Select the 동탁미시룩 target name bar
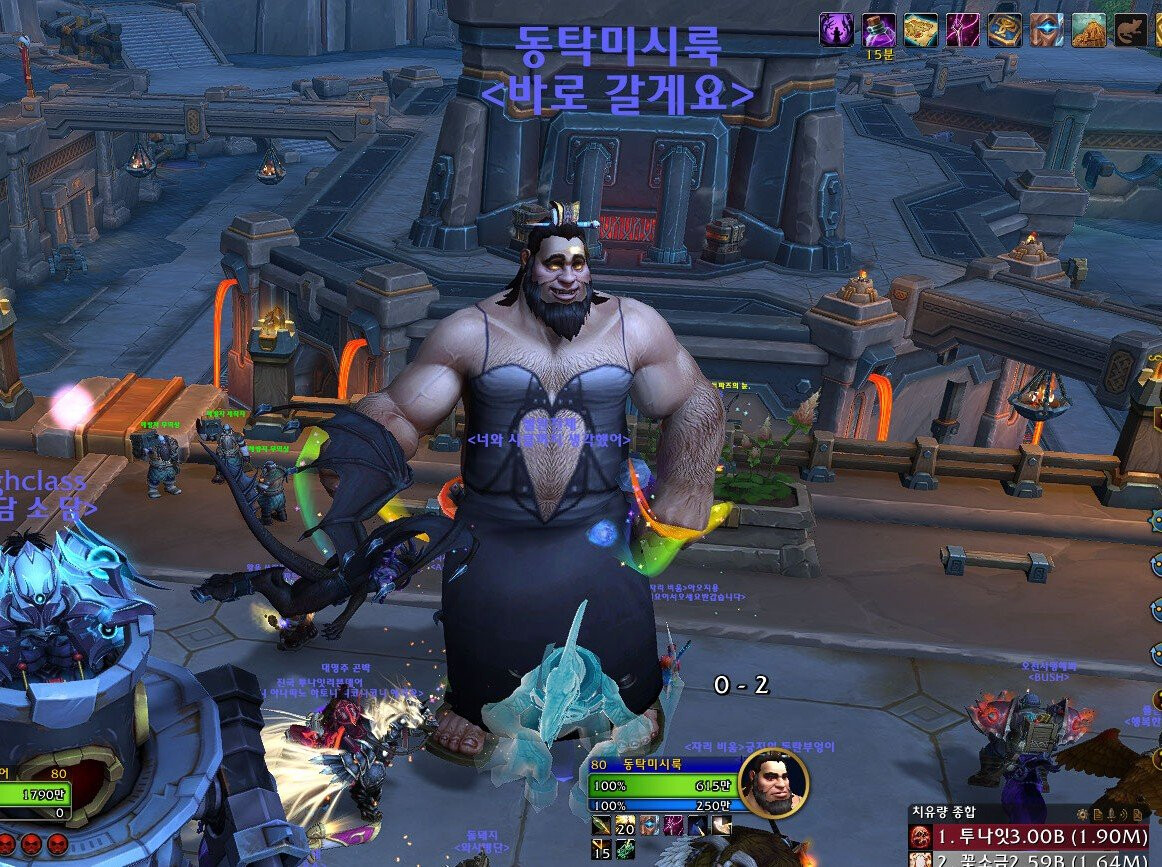Image resolution: width=1162 pixels, height=867 pixels. pos(664,764)
